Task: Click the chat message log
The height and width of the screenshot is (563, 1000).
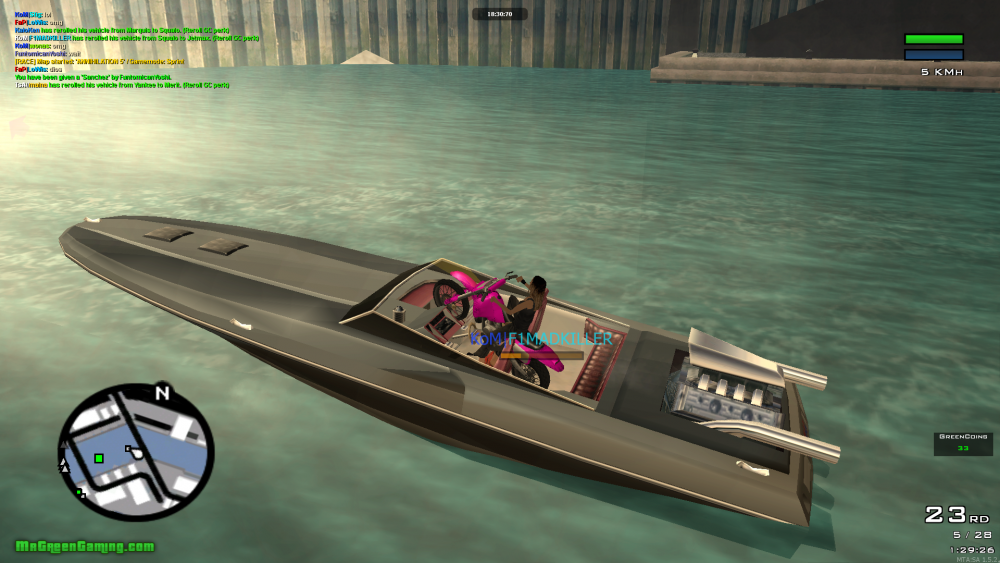Action: click(x=137, y=50)
